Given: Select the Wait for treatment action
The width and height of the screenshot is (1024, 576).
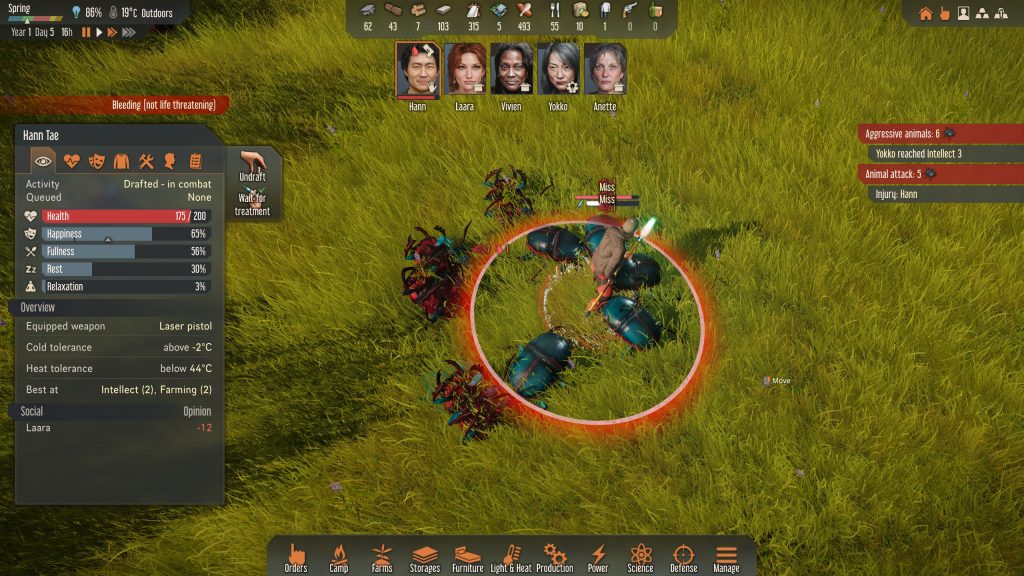Looking at the screenshot, I should [x=252, y=203].
